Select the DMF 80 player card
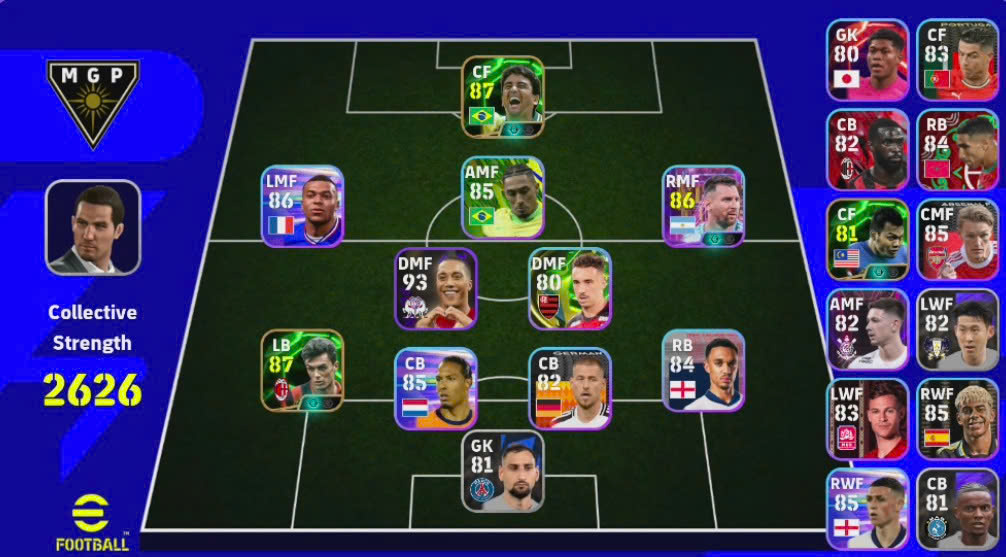The image size is (1006, 557). [x=569, y=288]
